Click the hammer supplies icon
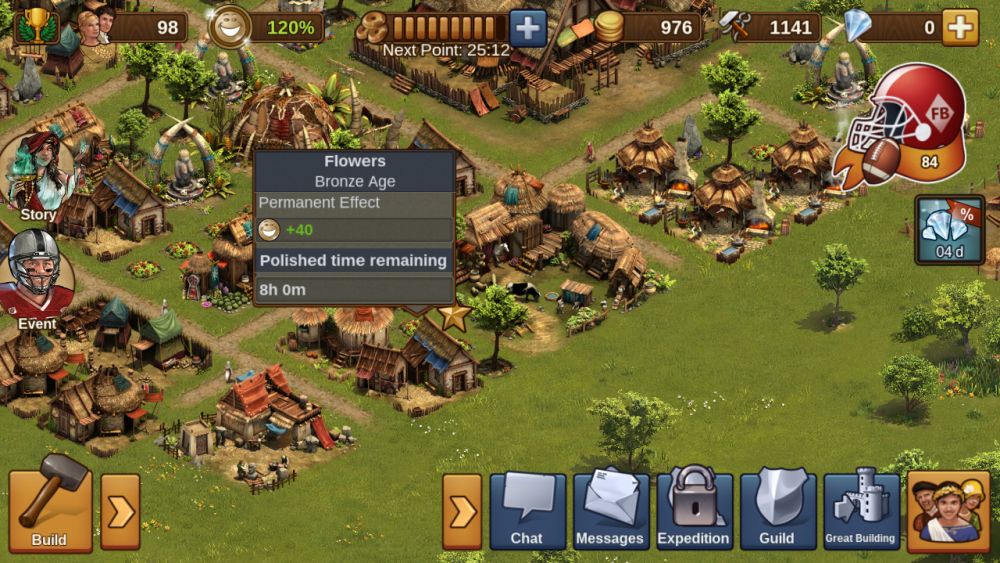Screen dimensions: 1000x563 point(735,27)
